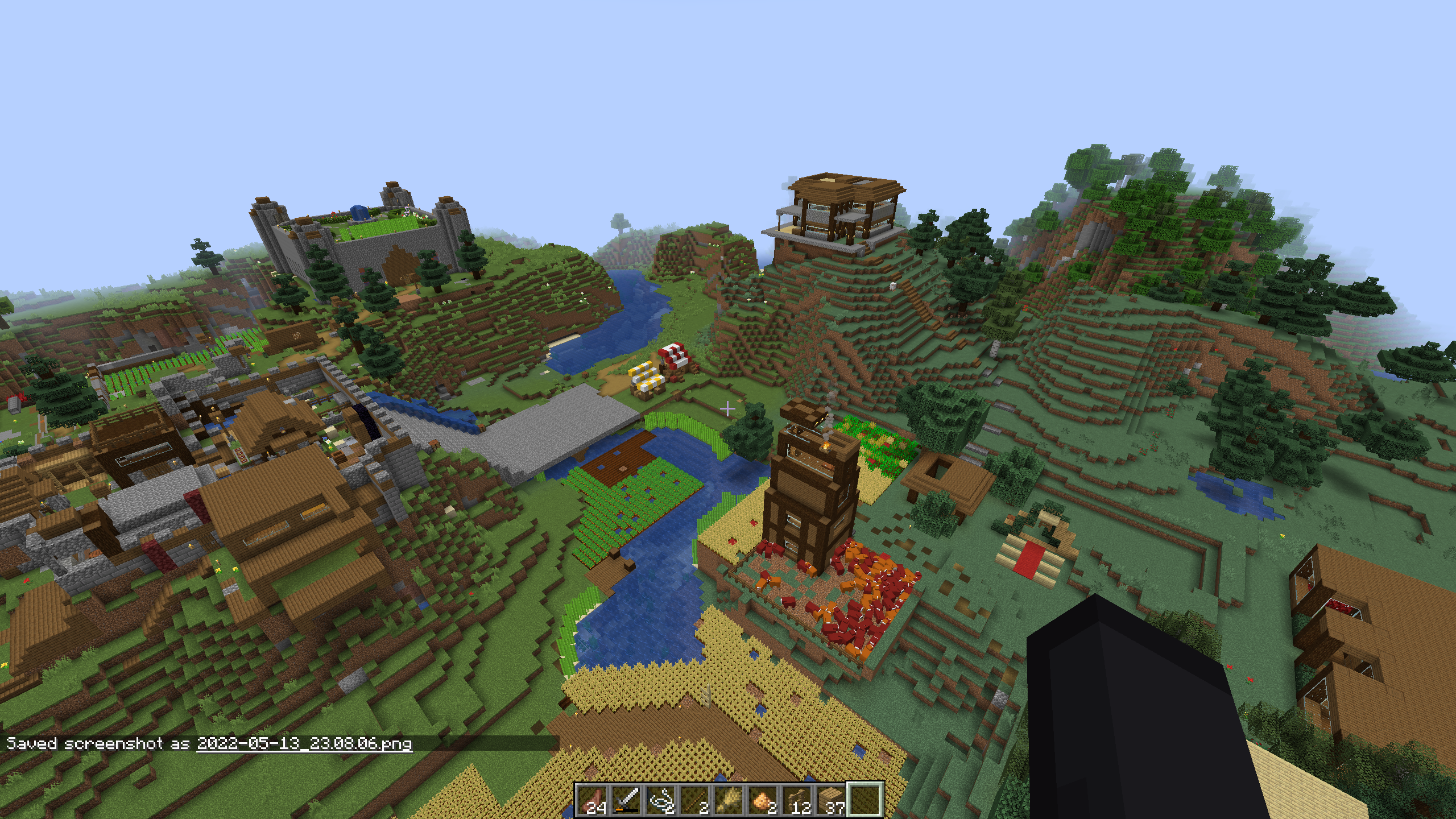Choose the sticks slot in the hotbar
1456x819 pixels.
coord(694,800)
